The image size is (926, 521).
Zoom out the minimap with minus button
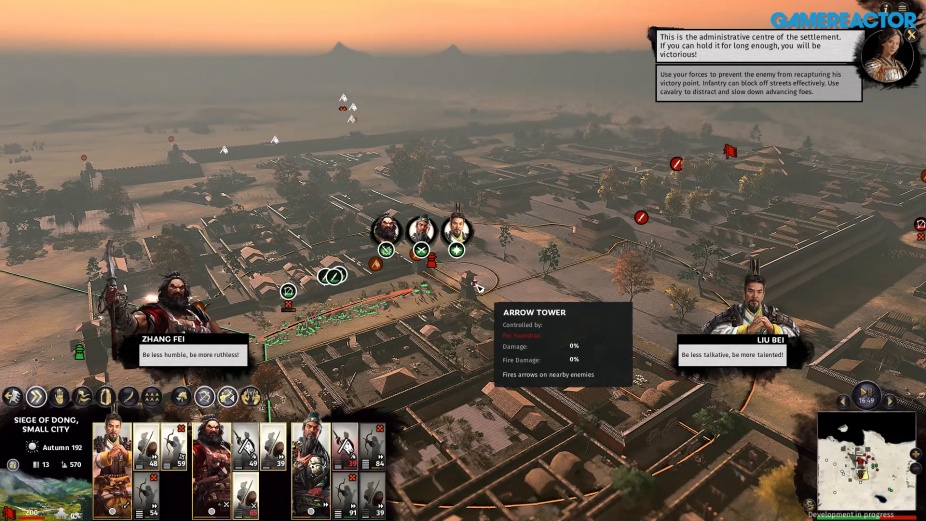pyautogui.click(x=918, y=468)
